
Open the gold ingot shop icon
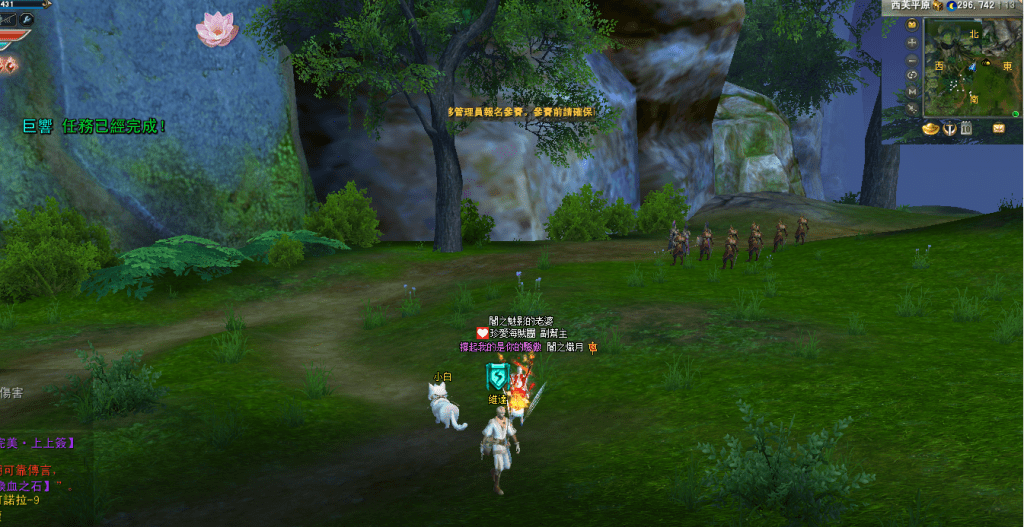[929, 128]
